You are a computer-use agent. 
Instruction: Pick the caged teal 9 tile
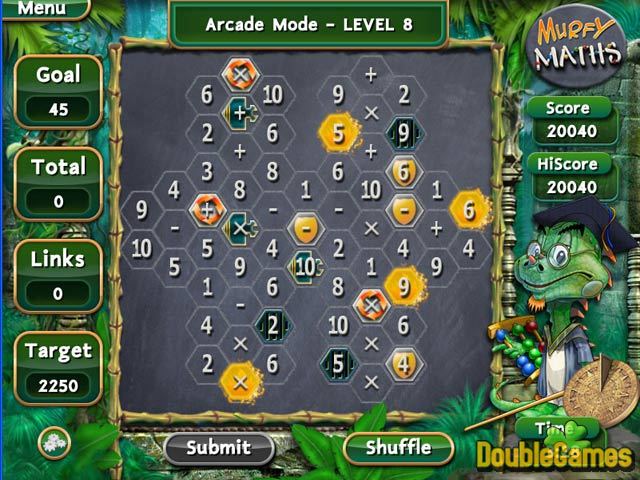coord(402,131)
